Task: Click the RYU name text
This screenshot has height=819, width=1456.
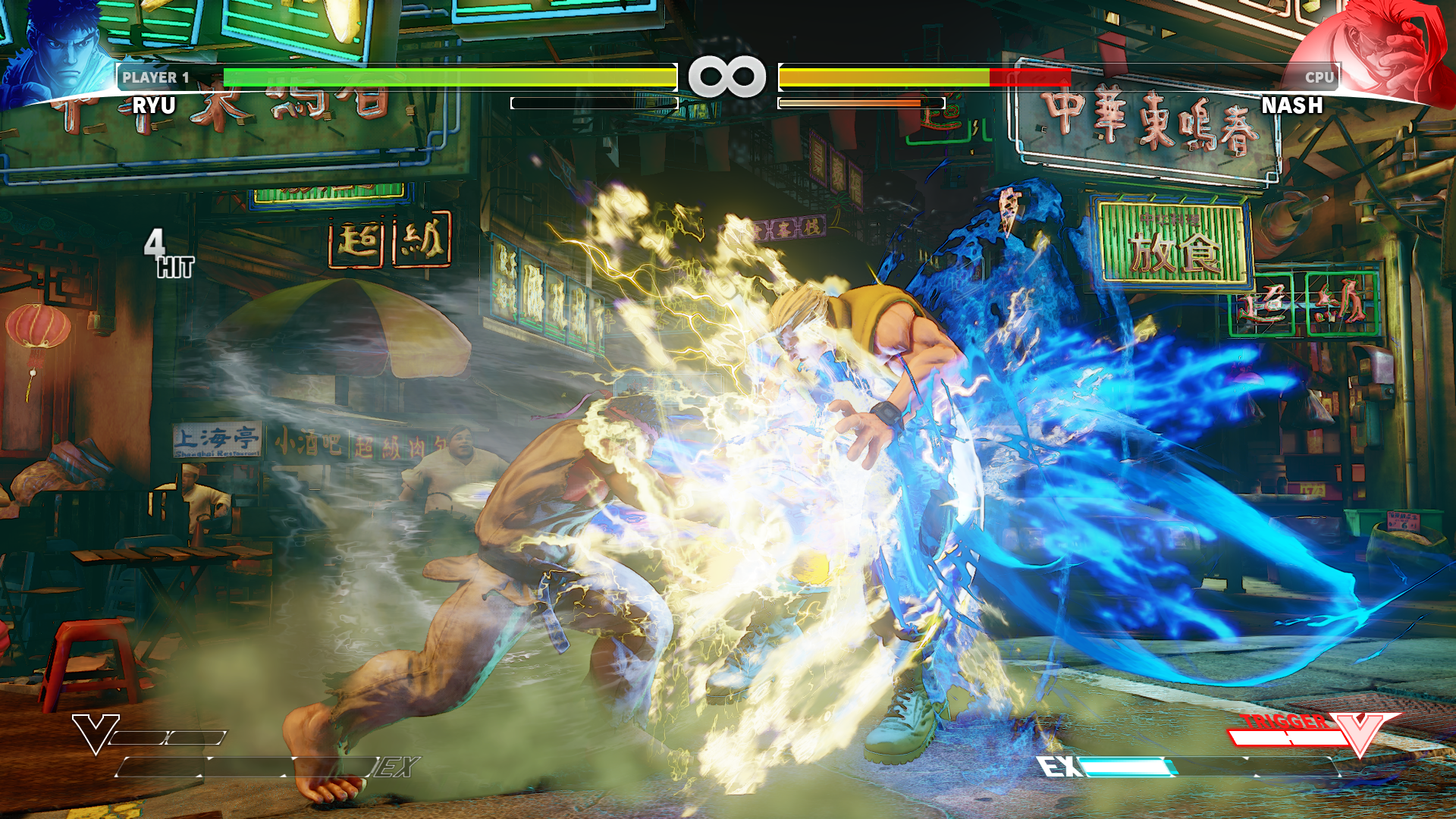Action: coord(155,106)
